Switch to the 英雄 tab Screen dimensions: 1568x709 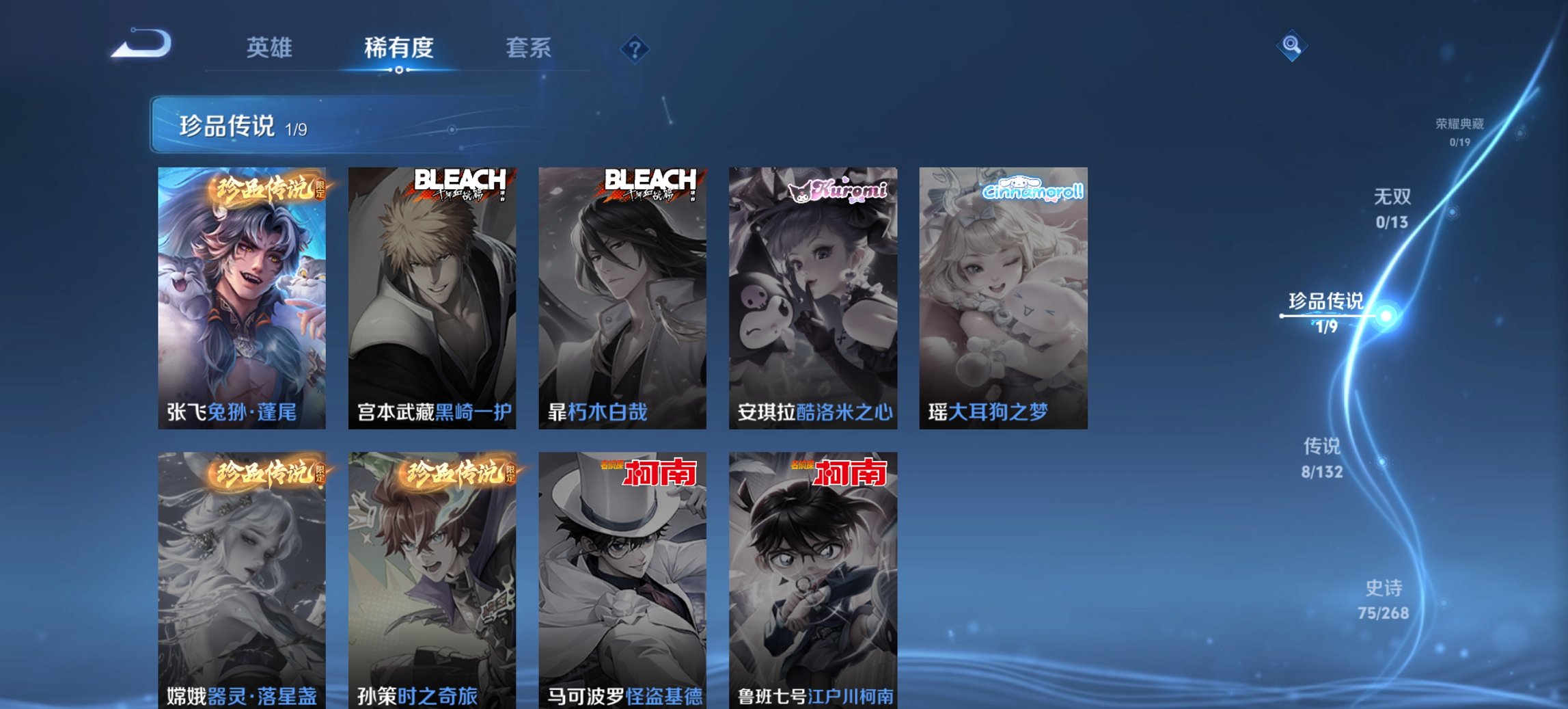[x=271, y=48]
